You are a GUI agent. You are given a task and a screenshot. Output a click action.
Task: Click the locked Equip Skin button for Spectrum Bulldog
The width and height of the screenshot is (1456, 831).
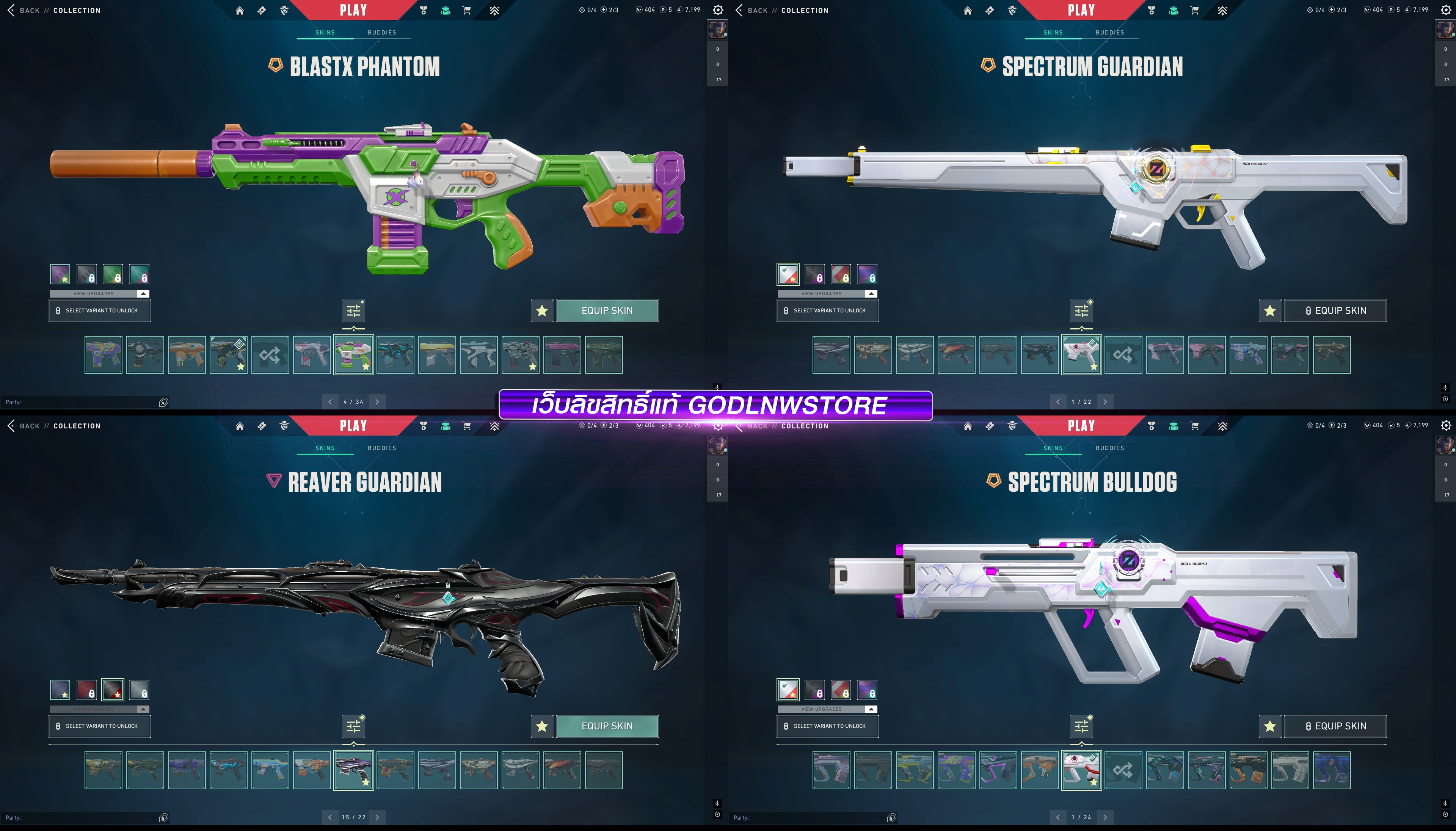tap(1335, 726)
